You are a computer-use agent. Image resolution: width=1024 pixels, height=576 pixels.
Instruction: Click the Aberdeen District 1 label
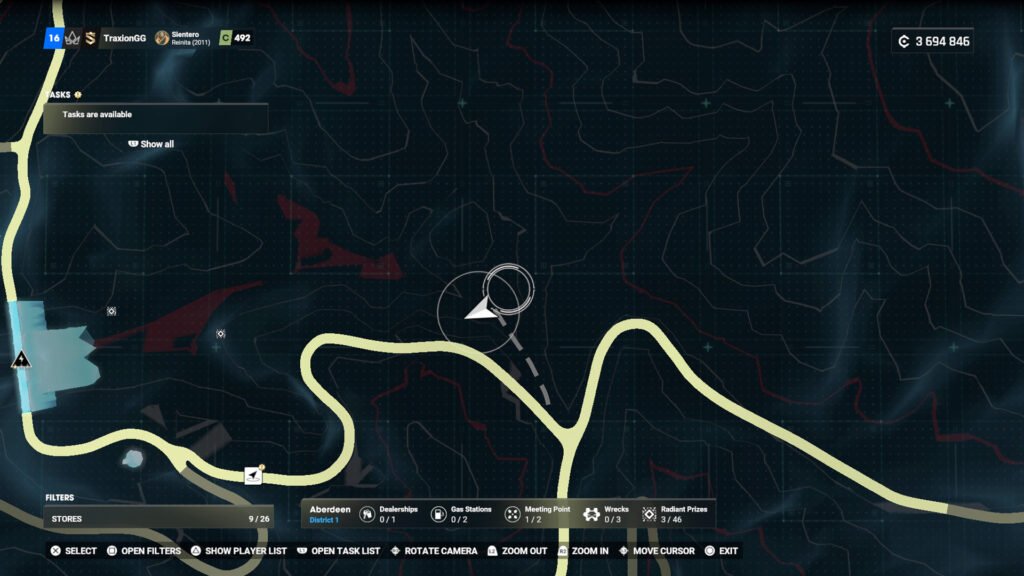(x=326, y=514)
